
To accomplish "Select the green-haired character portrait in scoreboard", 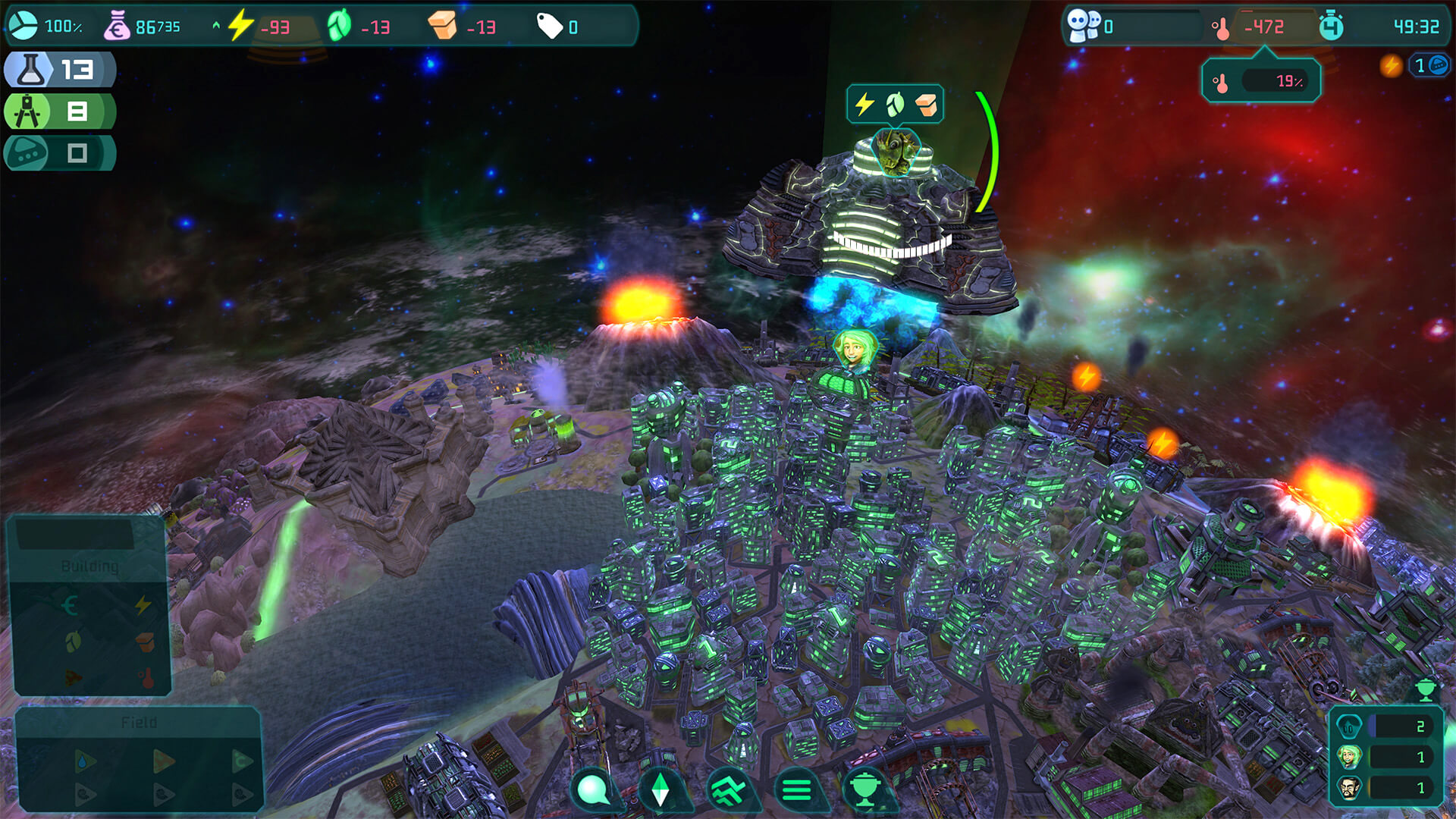I will tap(1349, 757).
